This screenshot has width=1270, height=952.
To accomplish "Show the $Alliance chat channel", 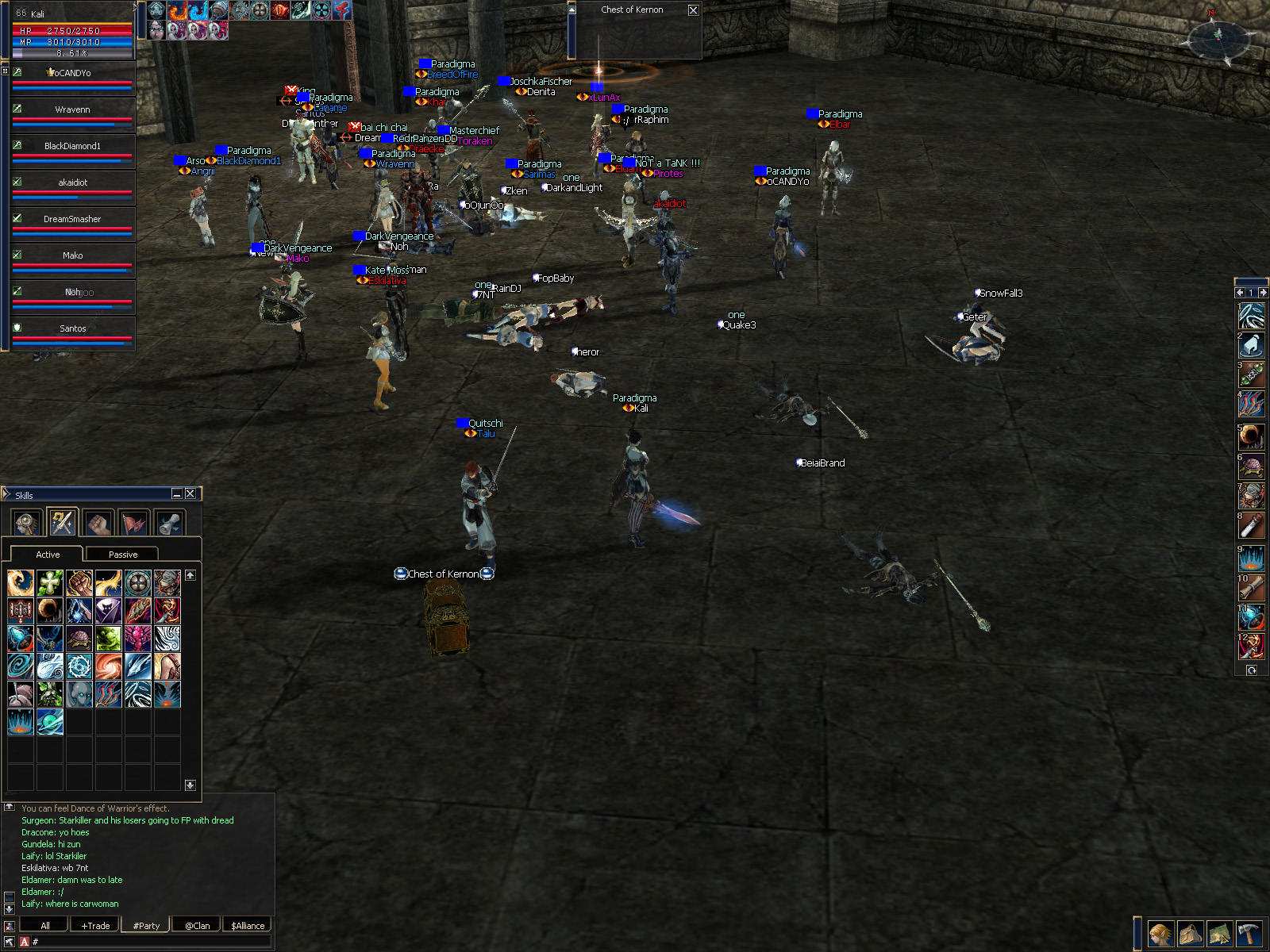I will tap(248, 925).
